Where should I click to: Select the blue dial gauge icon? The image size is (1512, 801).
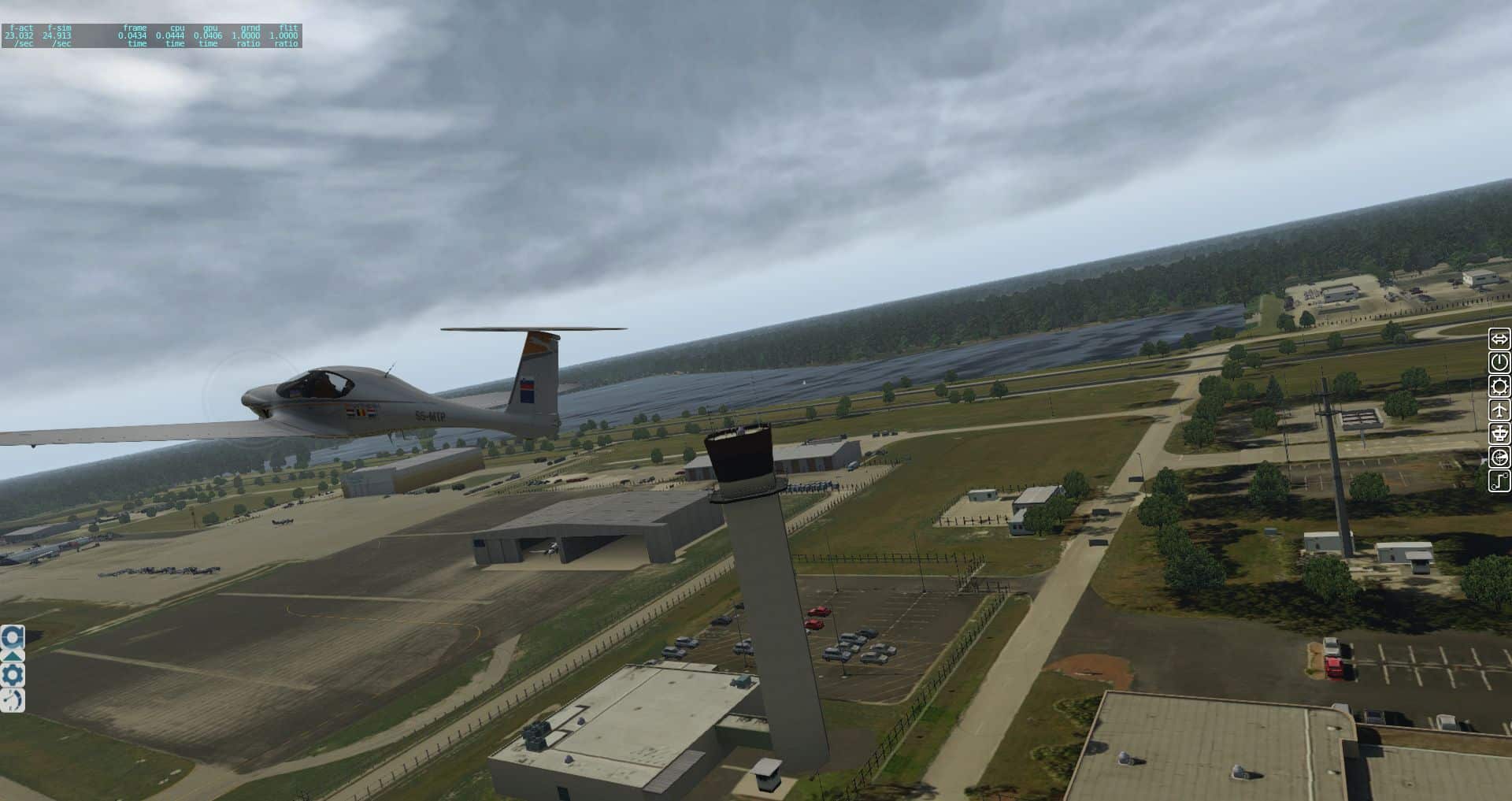[x=13, y=699]
